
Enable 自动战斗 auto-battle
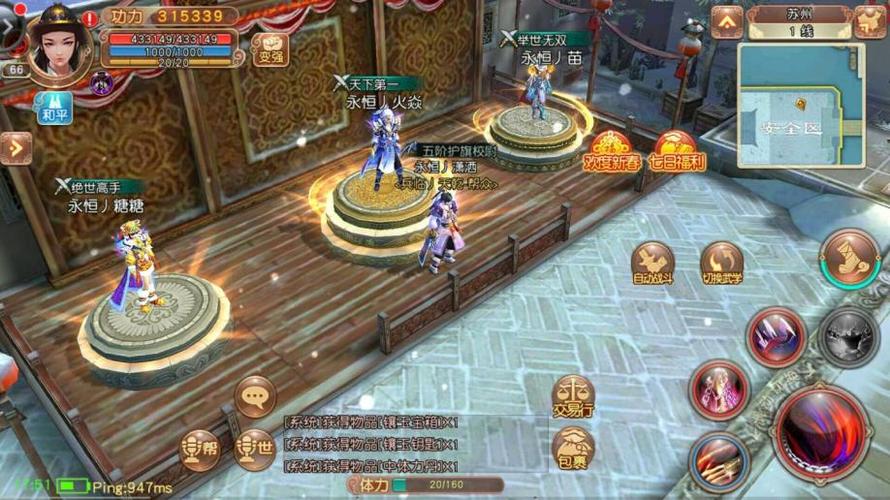coord(654,264)
